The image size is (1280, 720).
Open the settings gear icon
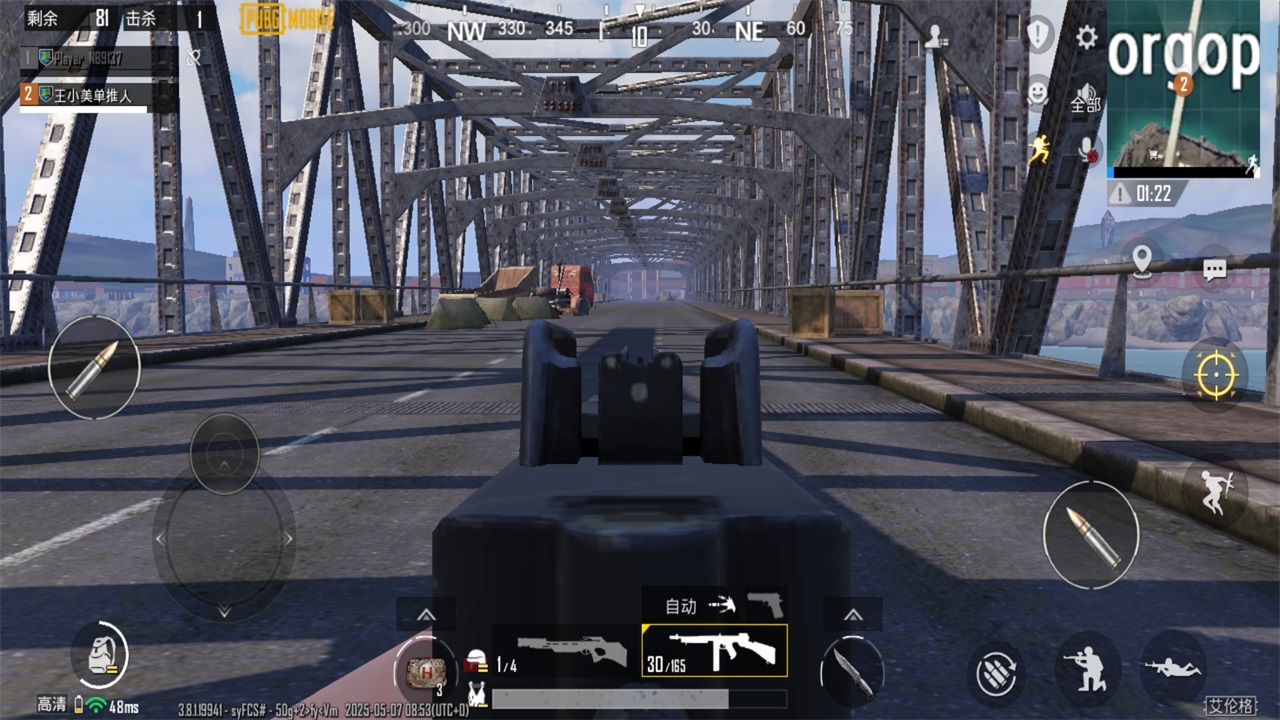tap(1086, 38)
